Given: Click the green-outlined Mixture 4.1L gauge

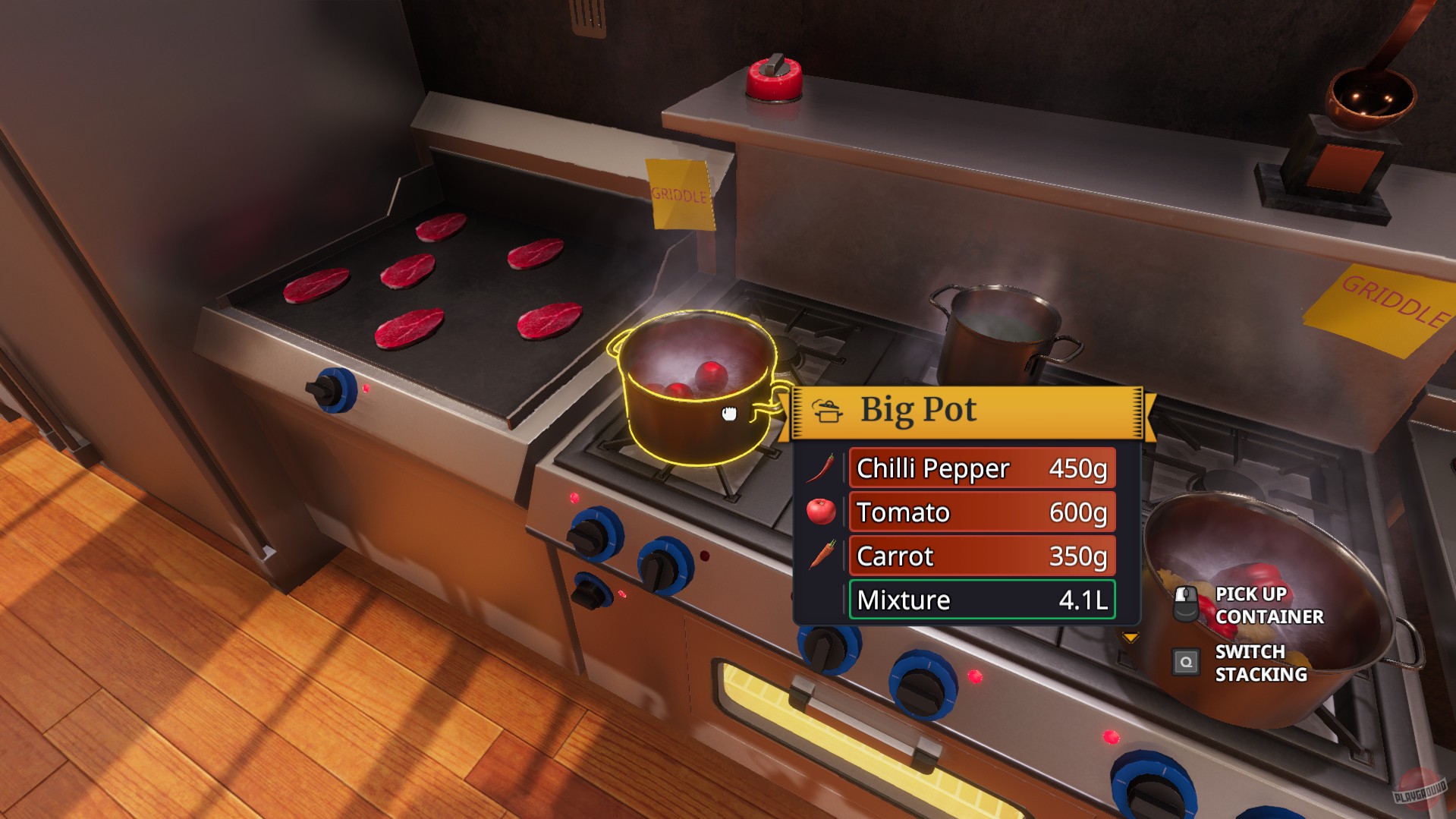Looking at the screenshot, I should point(982,599).
